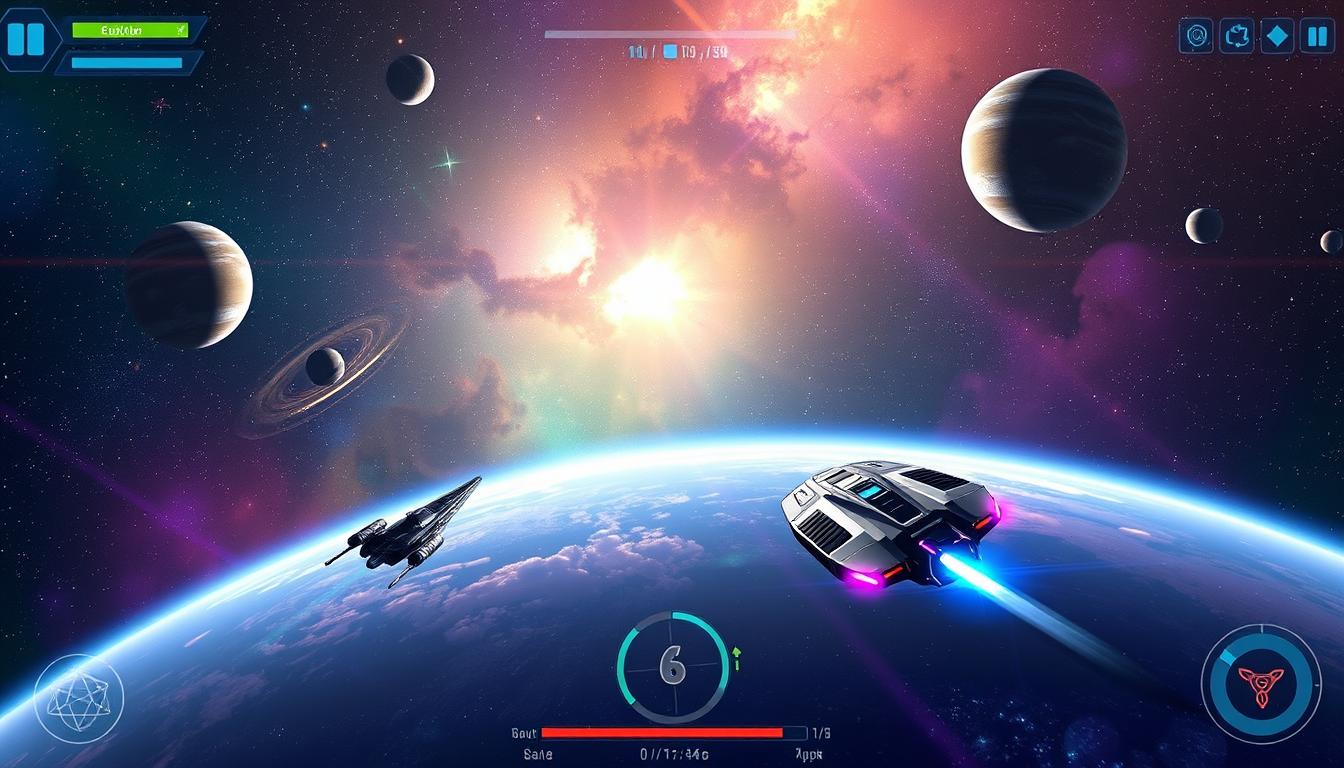This screenshot has width=1344, height=768.
Task: Open the spiral swirl icon button
Action: click(1197, 37)
